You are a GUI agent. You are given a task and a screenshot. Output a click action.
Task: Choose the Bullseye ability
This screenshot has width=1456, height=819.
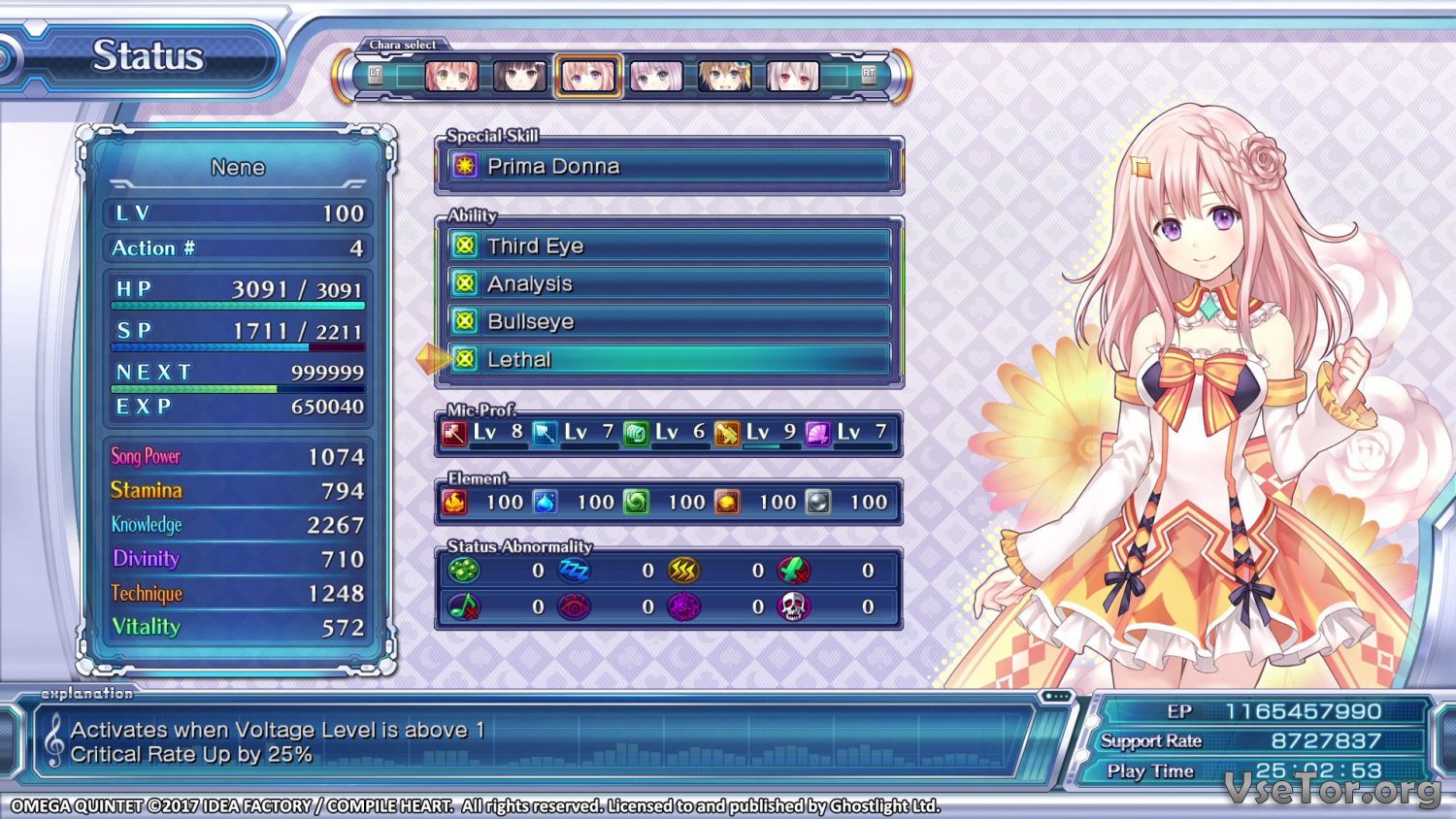(669, 321)
